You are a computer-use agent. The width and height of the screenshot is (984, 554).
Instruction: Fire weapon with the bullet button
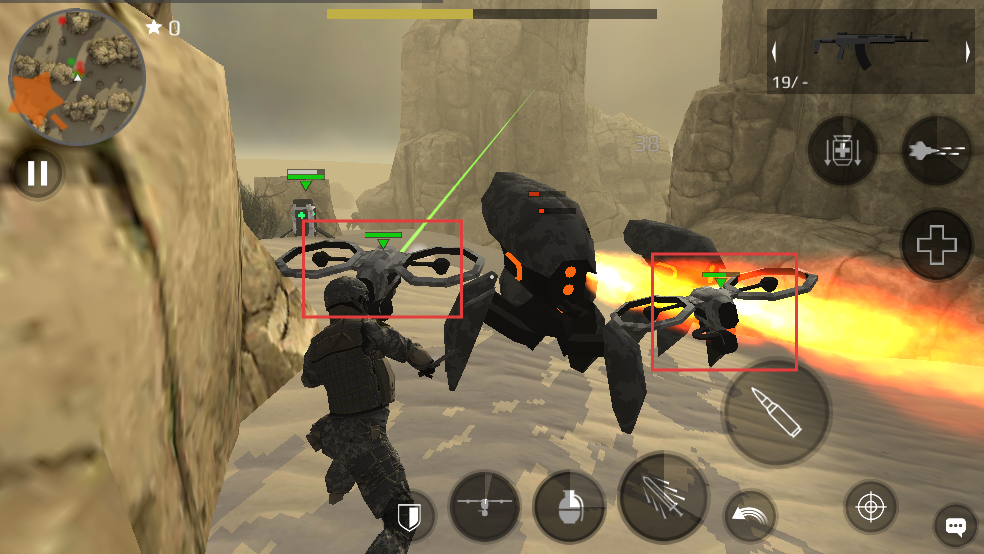click(x=777, y=411)
